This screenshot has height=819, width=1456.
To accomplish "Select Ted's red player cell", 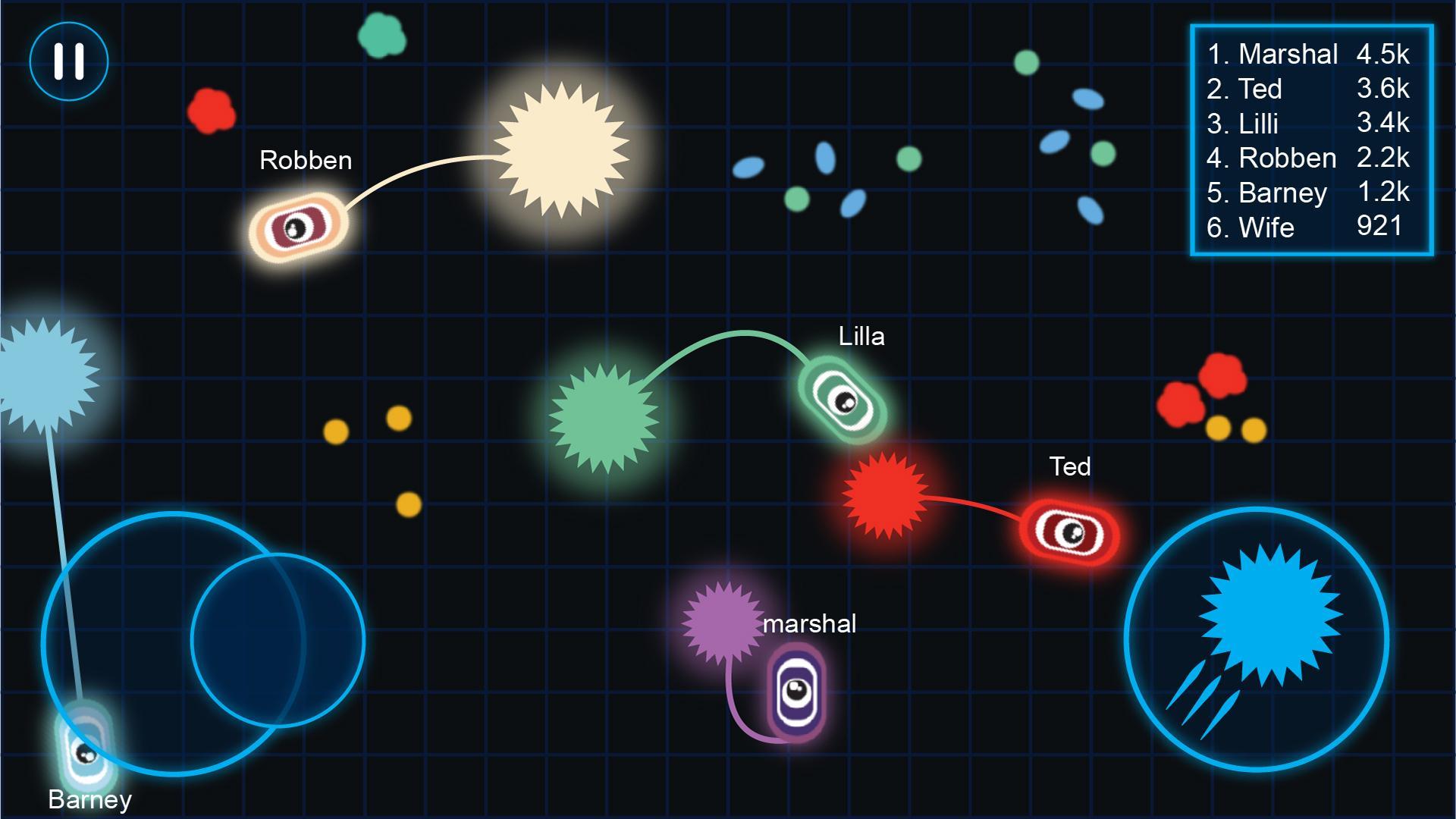I will tap(1072, 532).
